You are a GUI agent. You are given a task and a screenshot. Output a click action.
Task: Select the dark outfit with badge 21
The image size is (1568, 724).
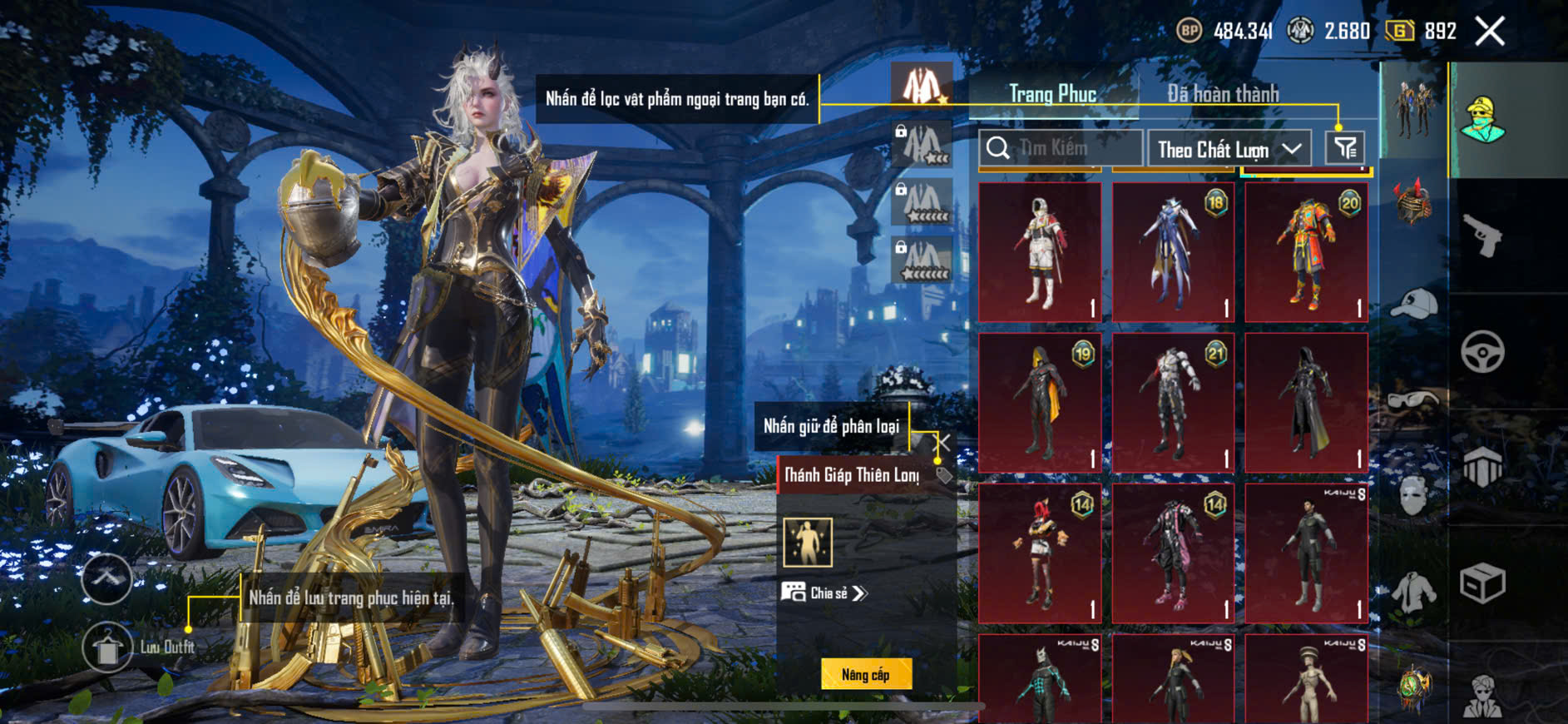1173,403
